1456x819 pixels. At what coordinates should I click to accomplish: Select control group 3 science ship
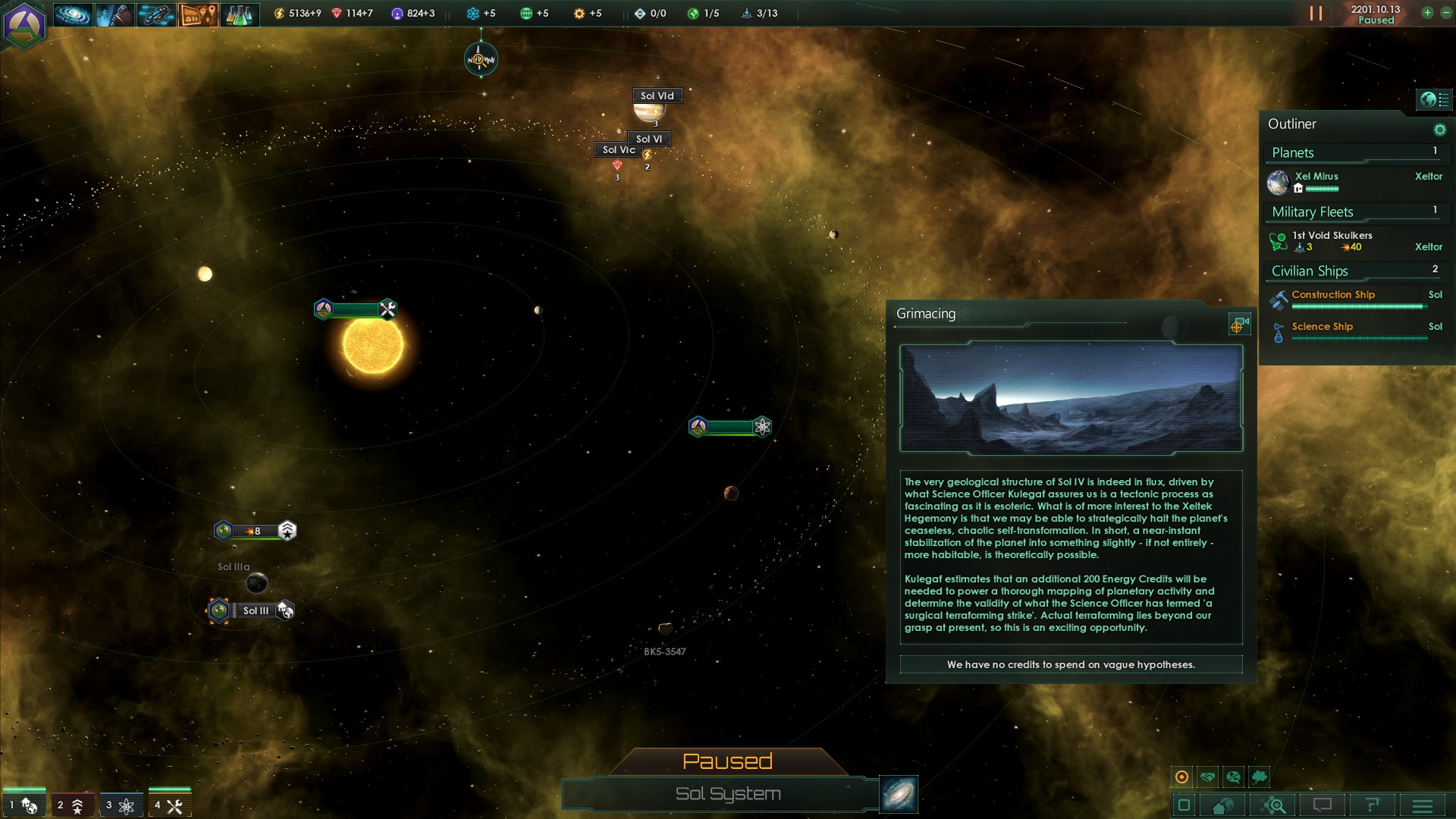pyautogui.click(x=121, y=805)
